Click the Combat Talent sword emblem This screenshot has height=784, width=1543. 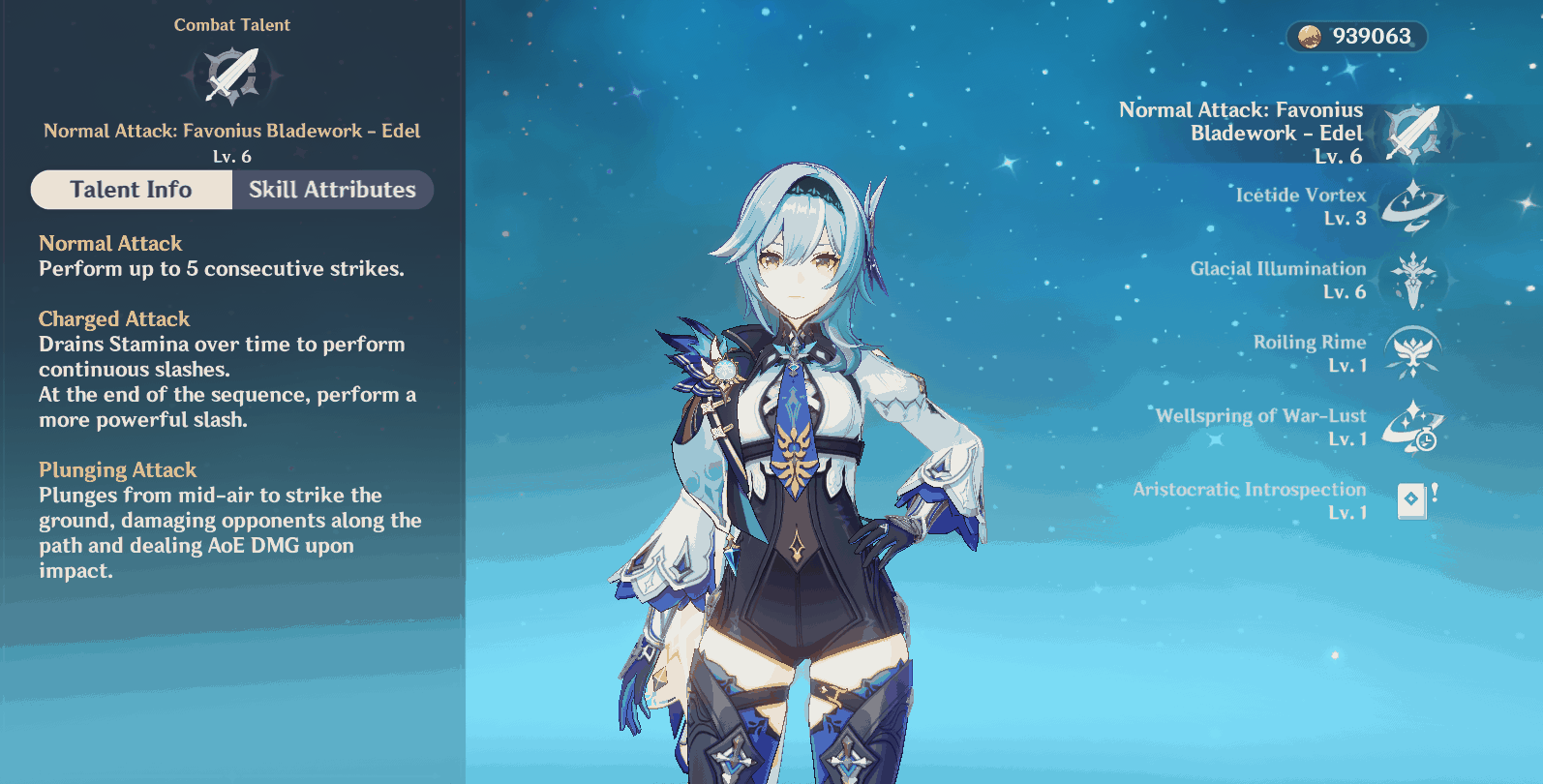(231, 75)
